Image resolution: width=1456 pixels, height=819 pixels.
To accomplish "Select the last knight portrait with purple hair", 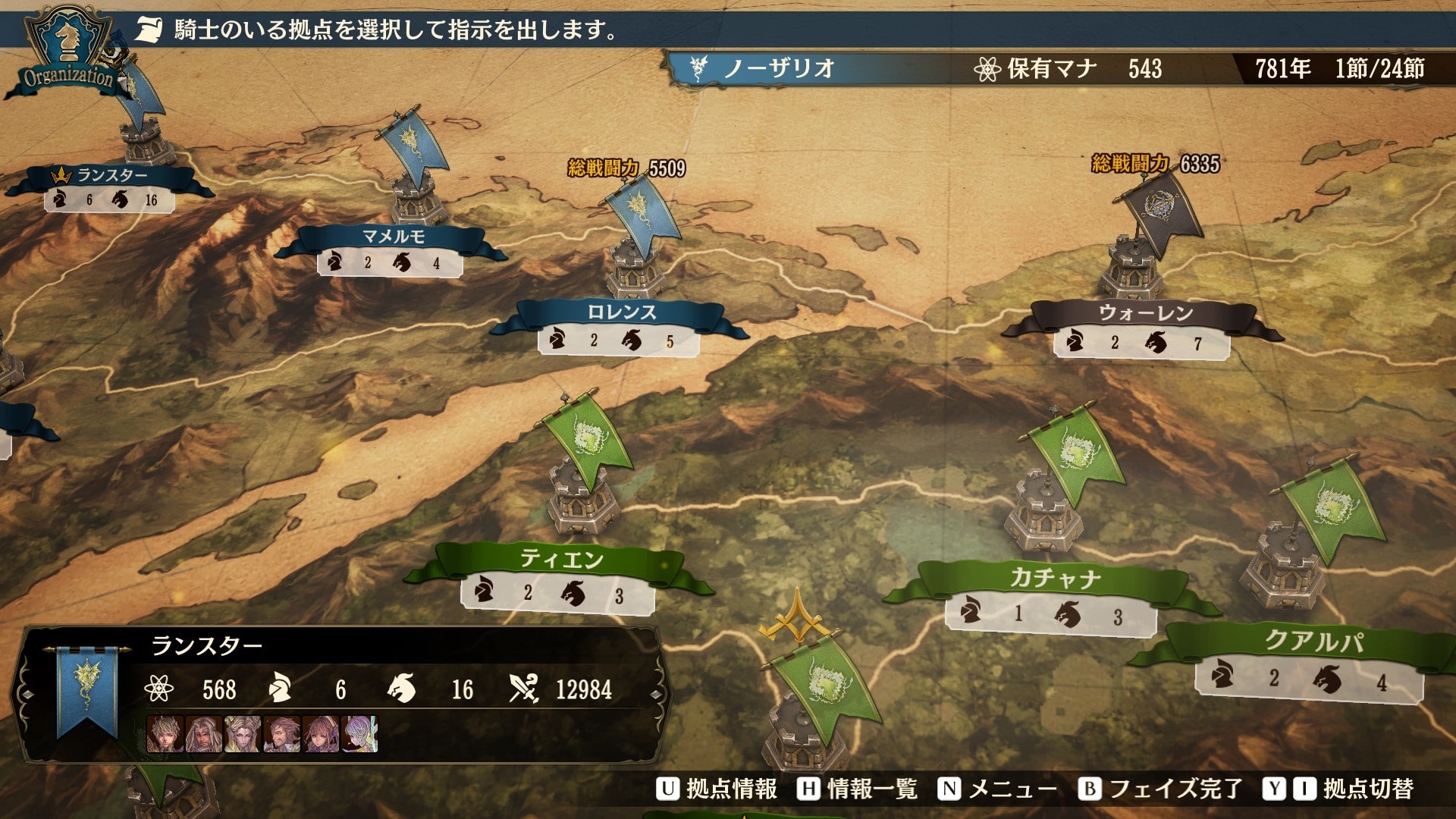I will [x=360, y=733].
